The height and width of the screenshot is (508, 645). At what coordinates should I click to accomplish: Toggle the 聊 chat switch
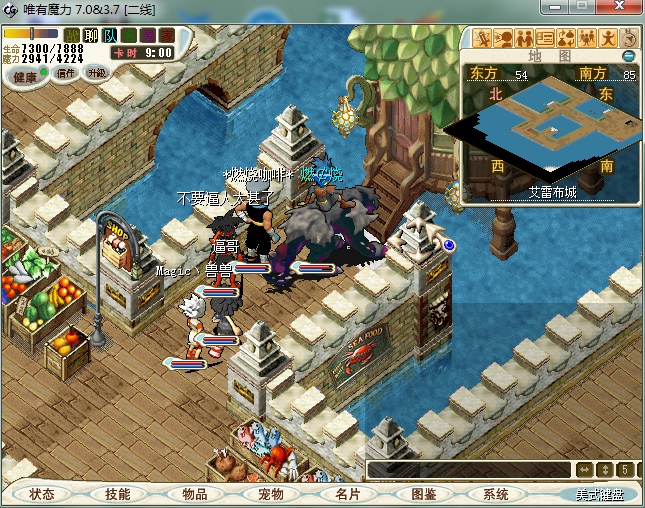tap(90, 35)
